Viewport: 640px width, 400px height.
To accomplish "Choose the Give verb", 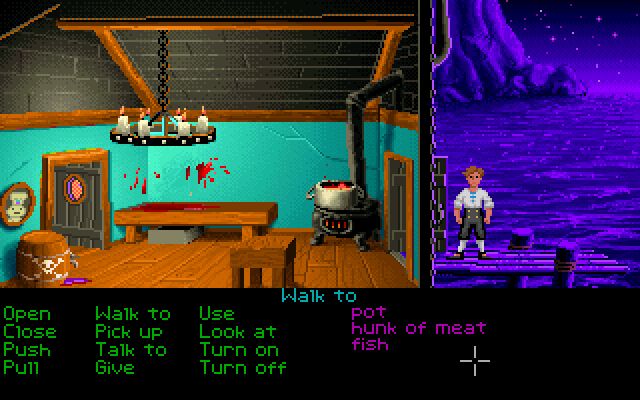I will [114, 367].
